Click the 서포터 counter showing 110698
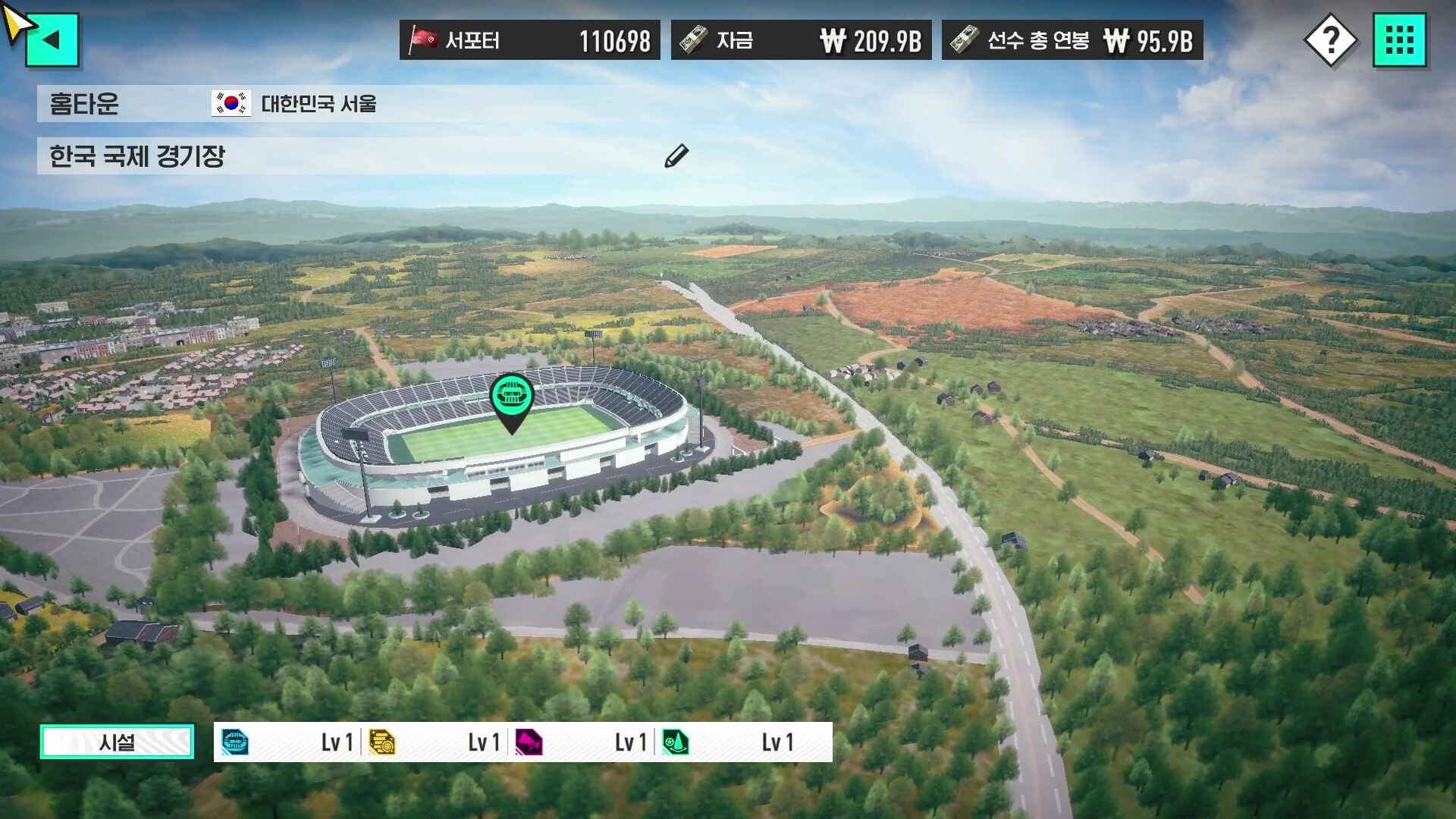The height and width of the screenshot is (819, 1456). click(614, 42)
